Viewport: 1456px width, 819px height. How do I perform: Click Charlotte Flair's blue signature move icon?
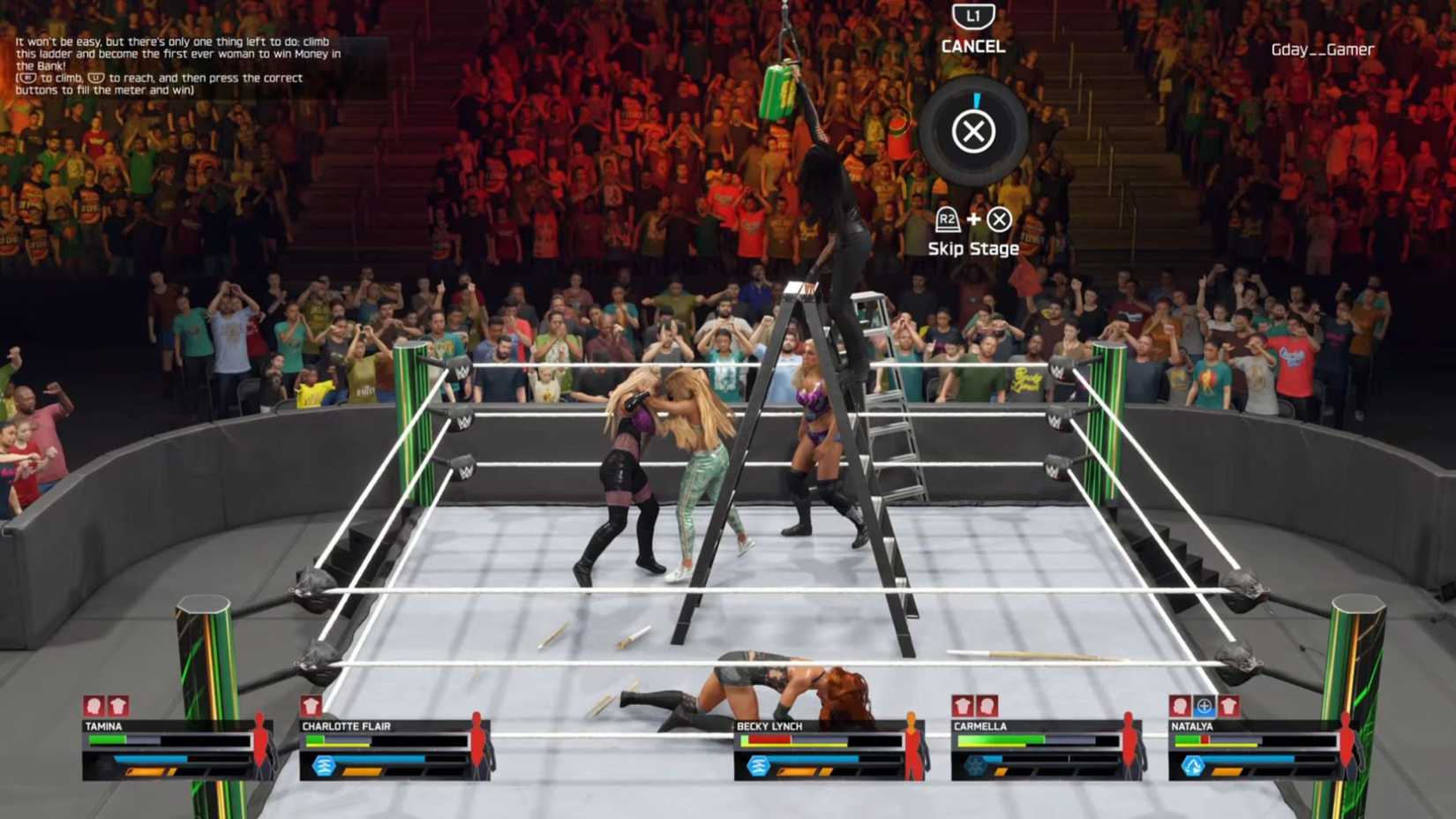point(324,764)
